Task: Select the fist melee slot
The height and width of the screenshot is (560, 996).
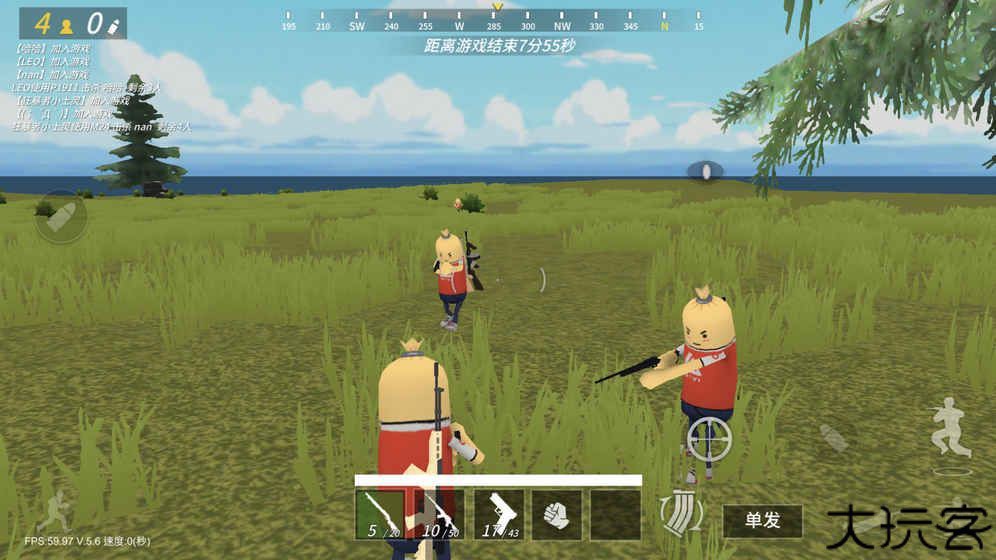Action: point(556,514)
